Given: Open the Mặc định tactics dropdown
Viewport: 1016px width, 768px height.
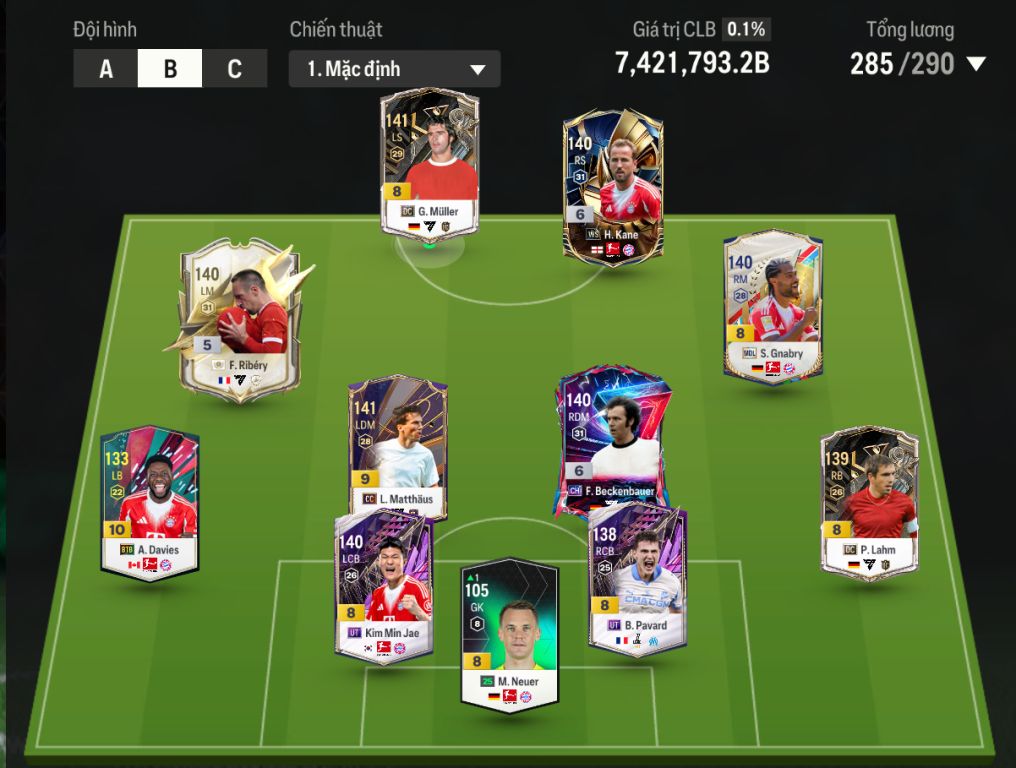Looking at the screenshot, I should click(394, 69).
